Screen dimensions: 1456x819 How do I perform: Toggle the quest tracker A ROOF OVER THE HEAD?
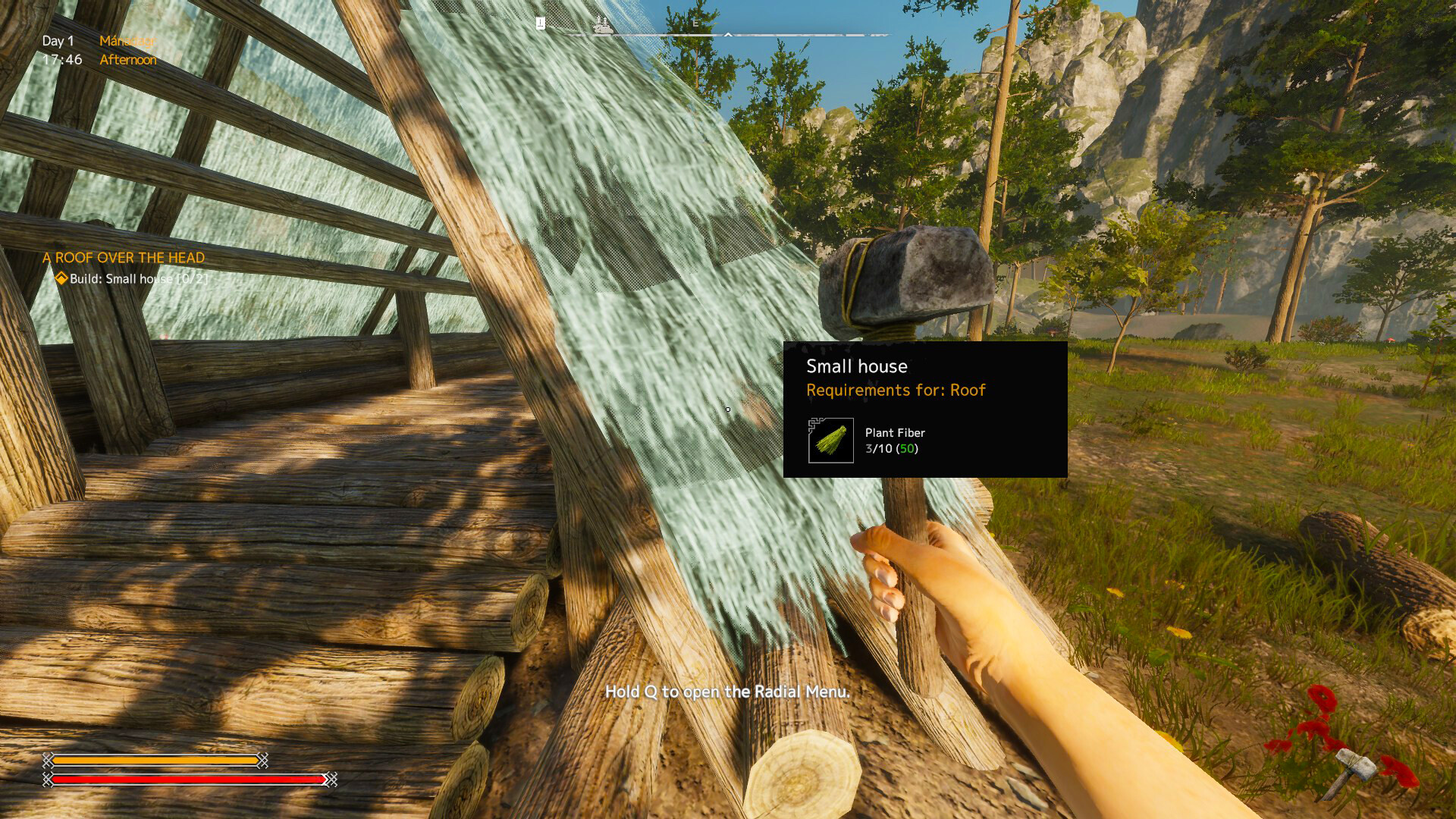pos(124,258)
